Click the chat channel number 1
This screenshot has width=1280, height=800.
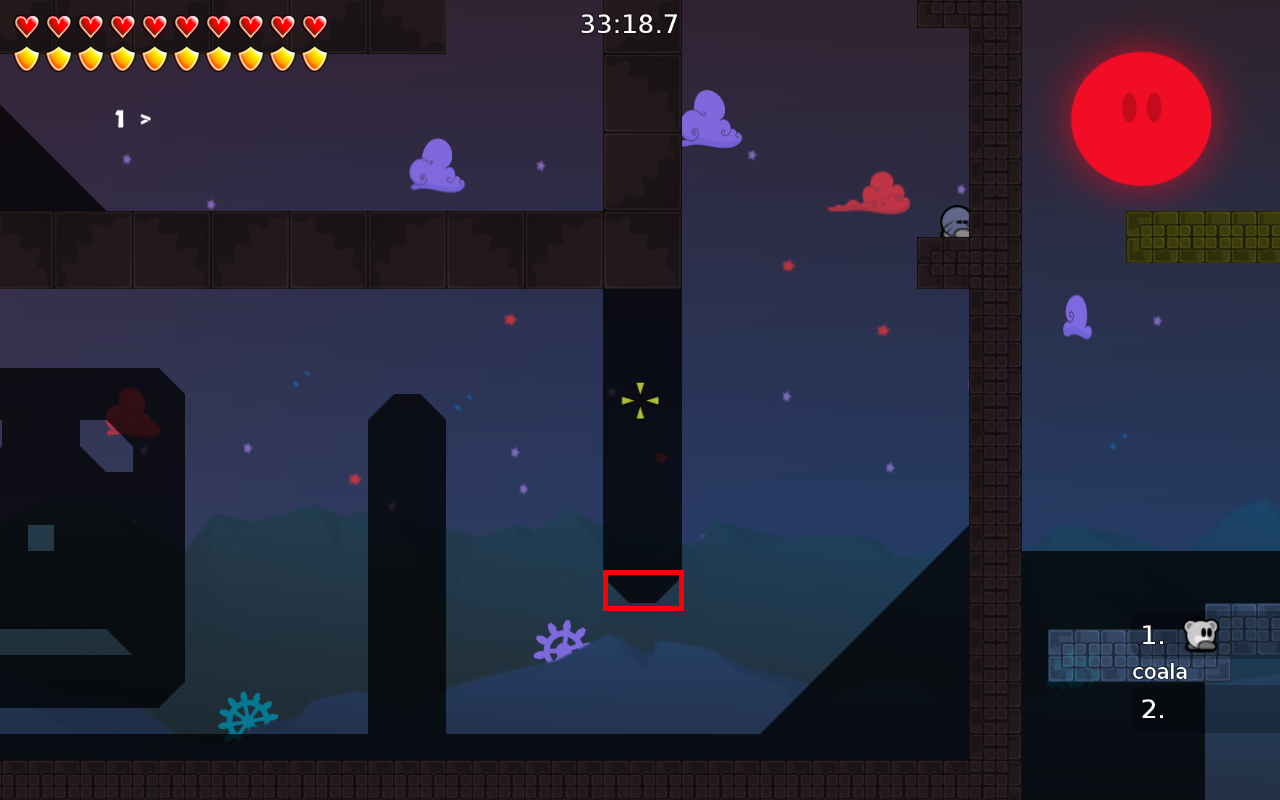point(120,119)
